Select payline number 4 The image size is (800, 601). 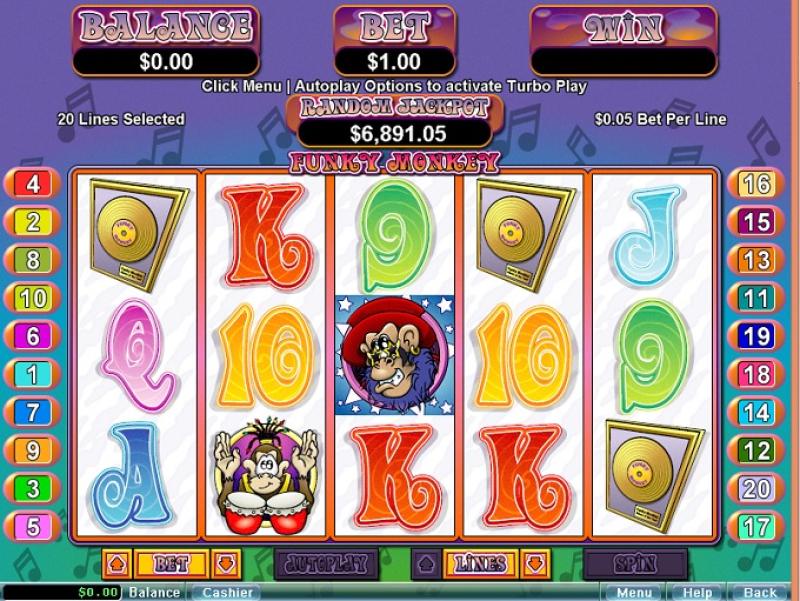pyautogui.click(x=32, y=184)
